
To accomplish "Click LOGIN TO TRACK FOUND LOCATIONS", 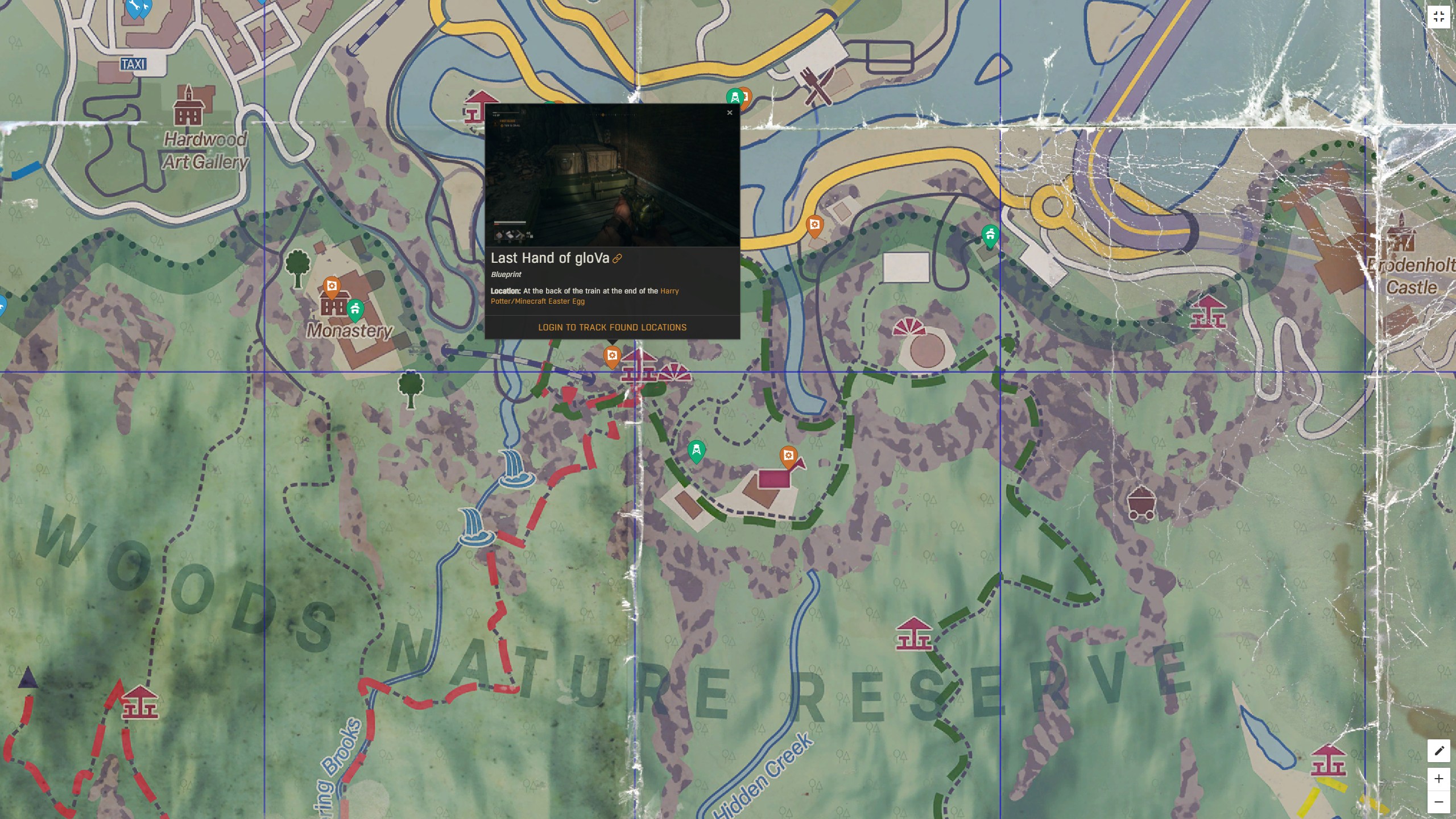I will [x=612, y=327].
